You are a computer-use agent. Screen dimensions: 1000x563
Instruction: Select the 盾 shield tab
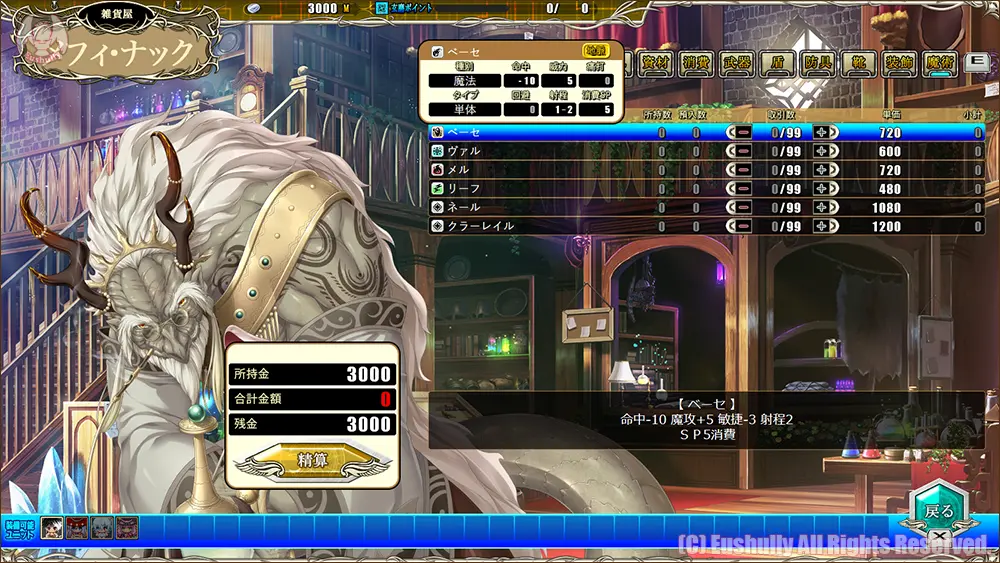coord(777,63)
